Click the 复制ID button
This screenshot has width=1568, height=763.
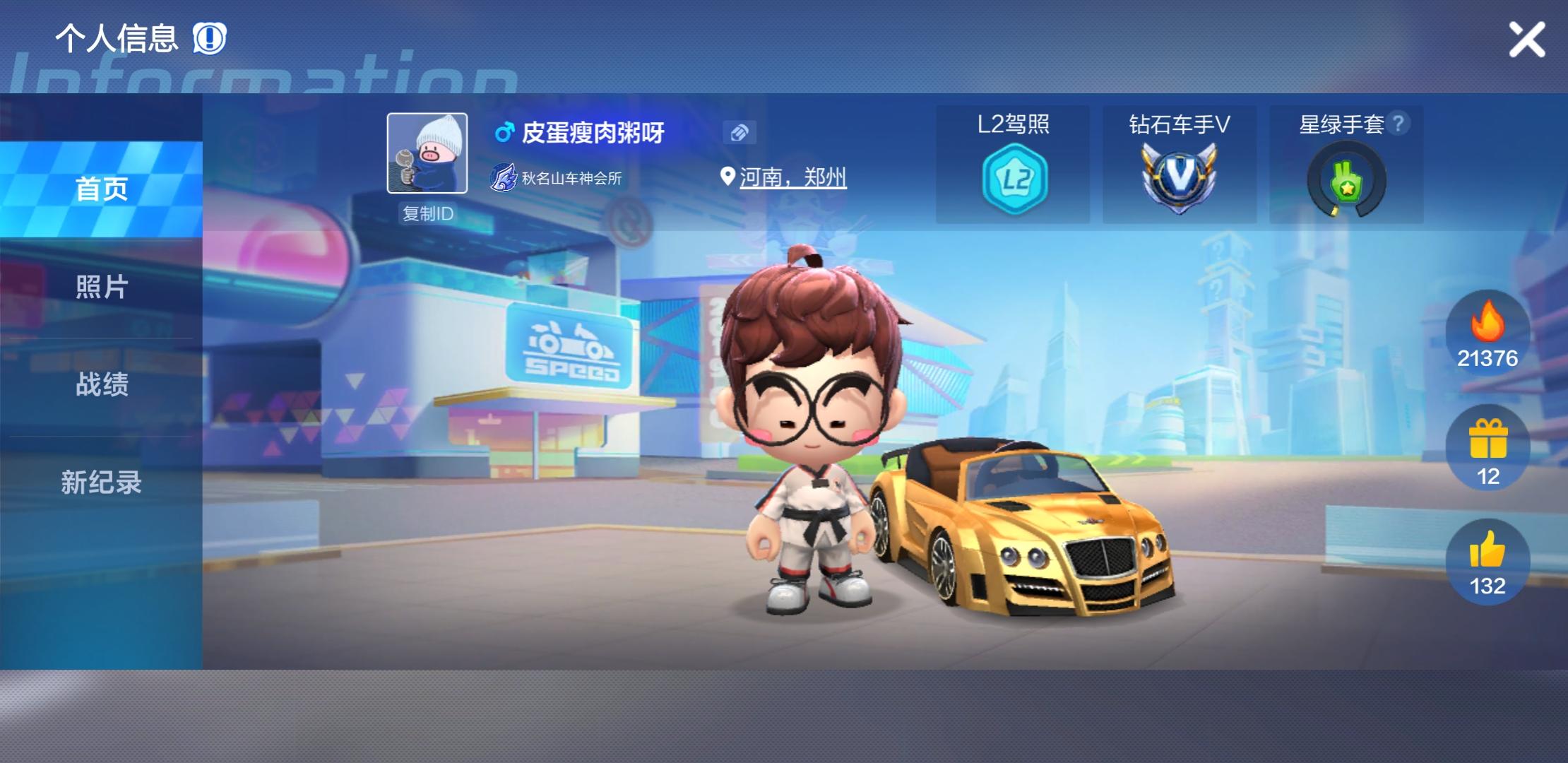427,213
